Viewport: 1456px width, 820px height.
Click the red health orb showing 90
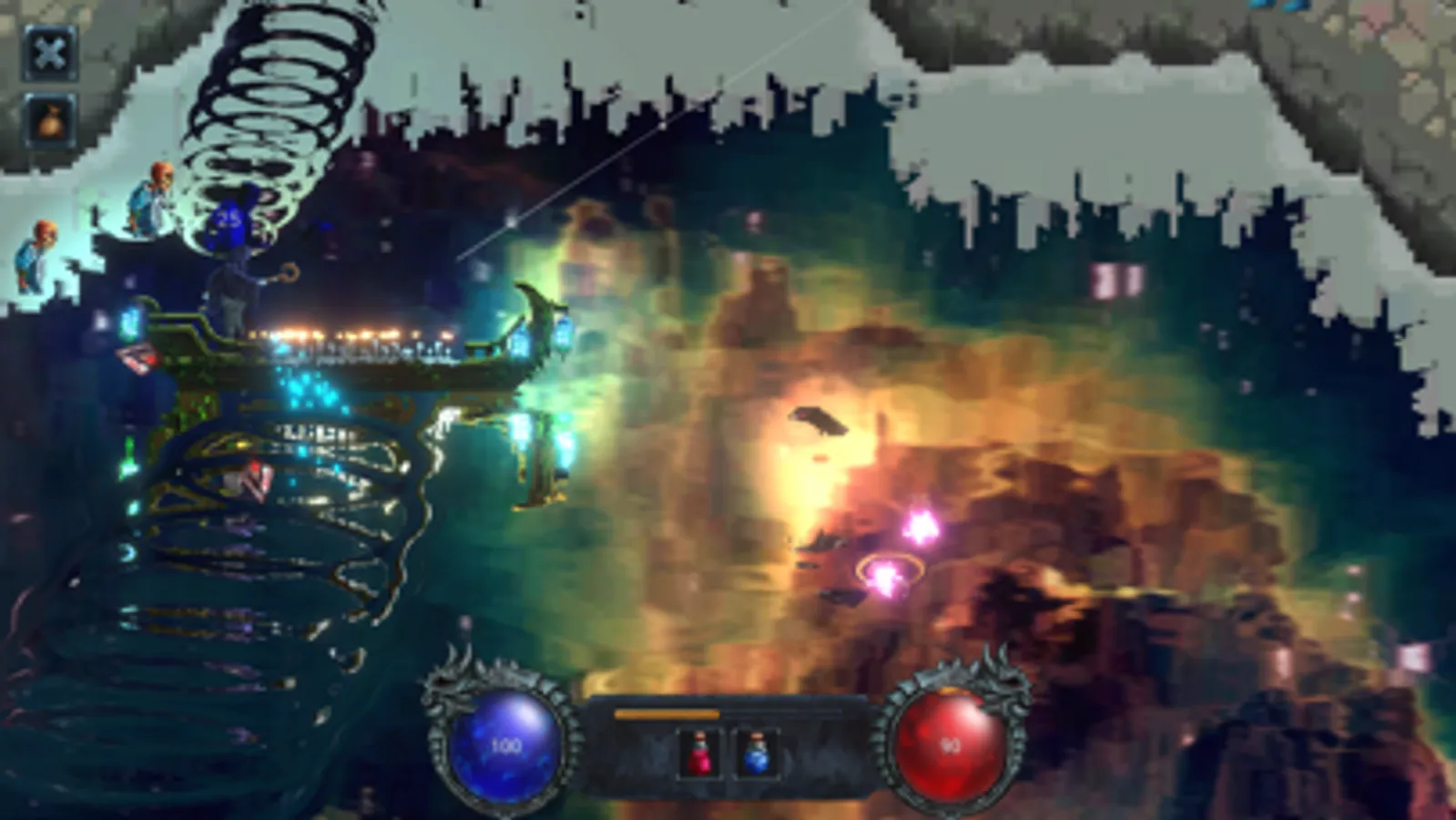950,745
